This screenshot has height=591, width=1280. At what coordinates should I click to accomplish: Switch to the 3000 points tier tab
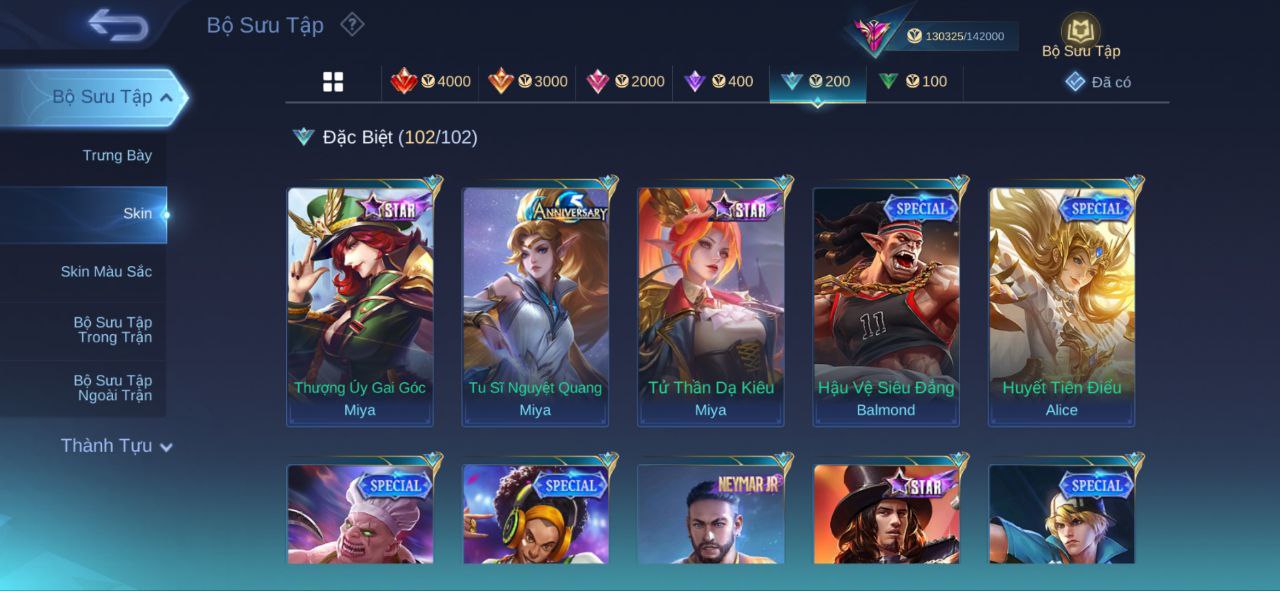pos(528,82)
